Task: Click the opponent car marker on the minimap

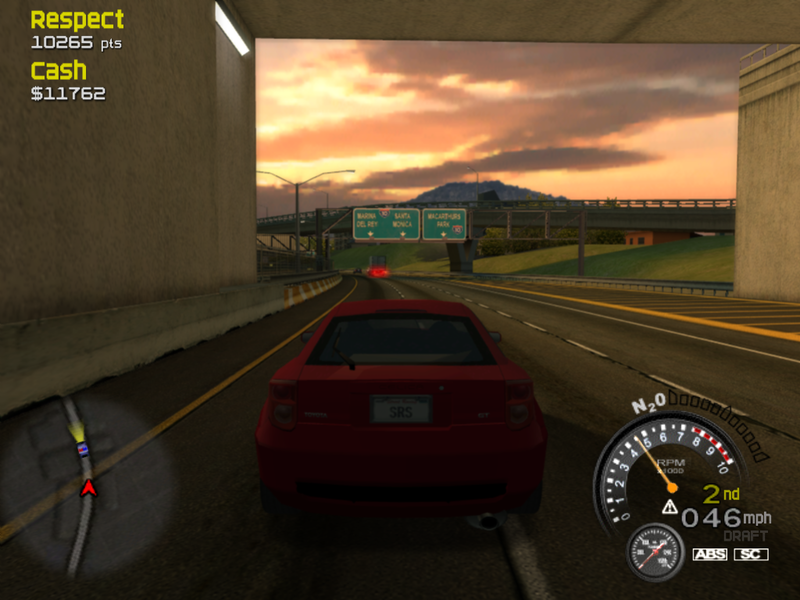Action: (83, 449)
